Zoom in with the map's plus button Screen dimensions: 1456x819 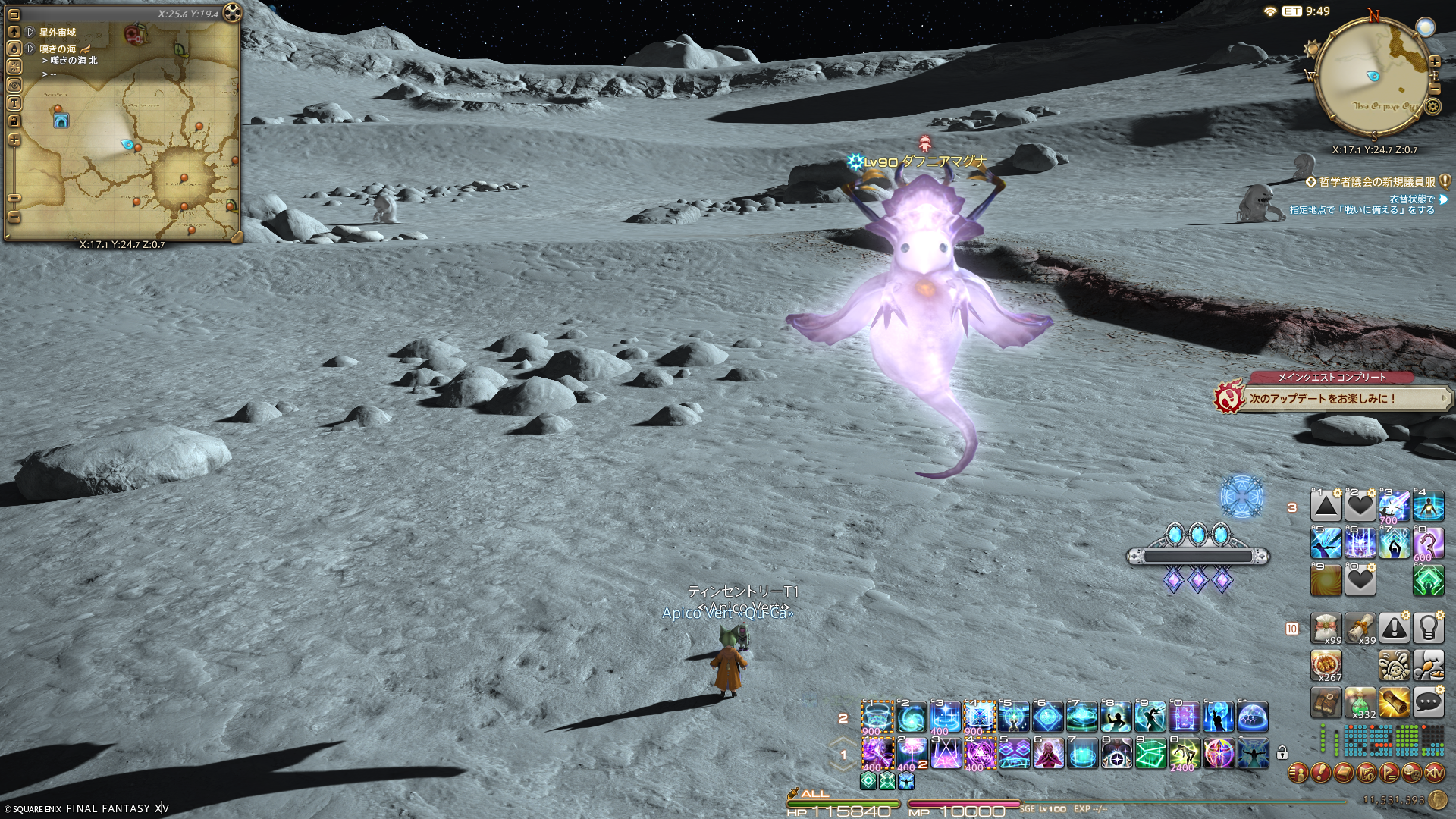click(14, 140)
